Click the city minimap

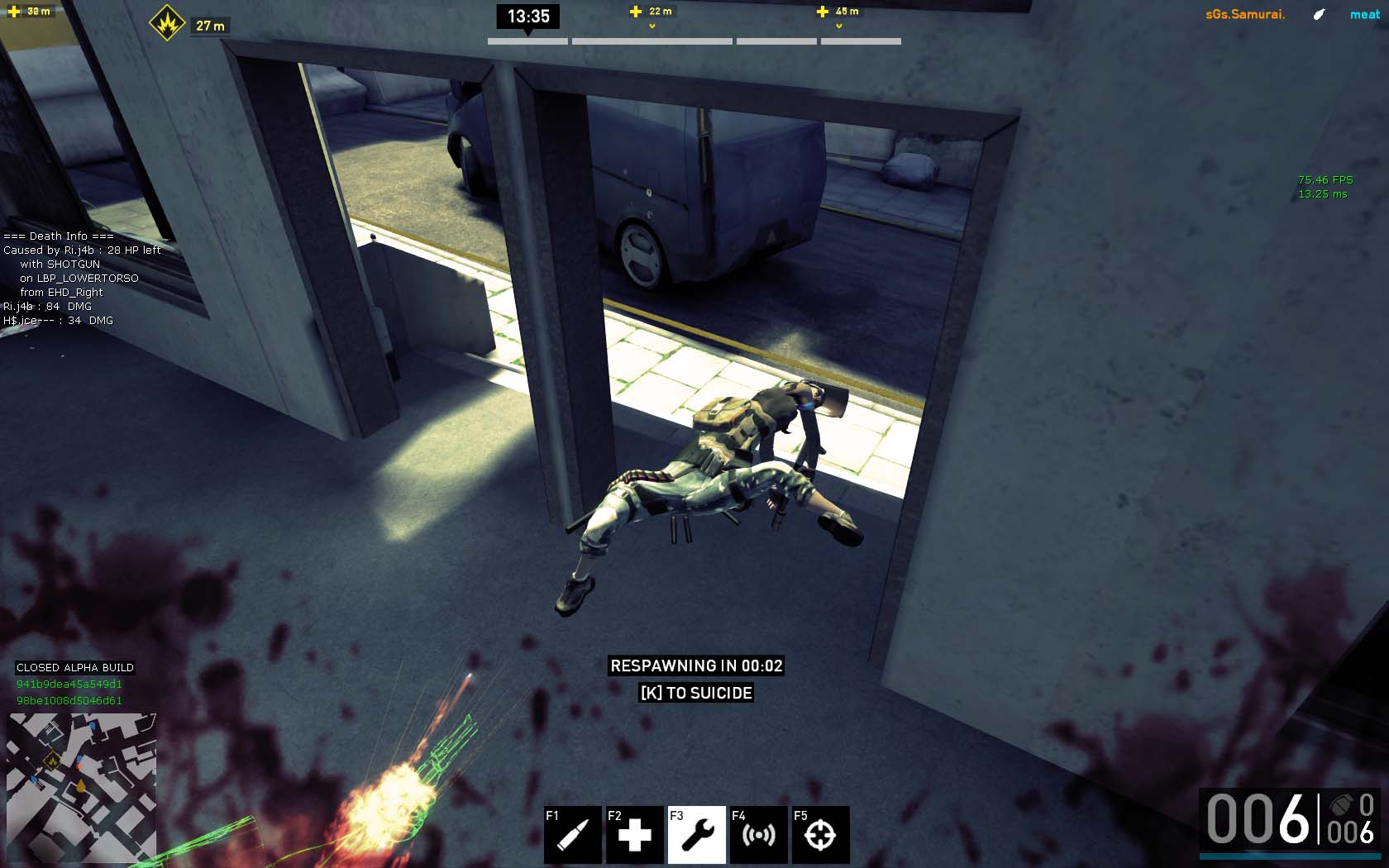coord(81,788)
